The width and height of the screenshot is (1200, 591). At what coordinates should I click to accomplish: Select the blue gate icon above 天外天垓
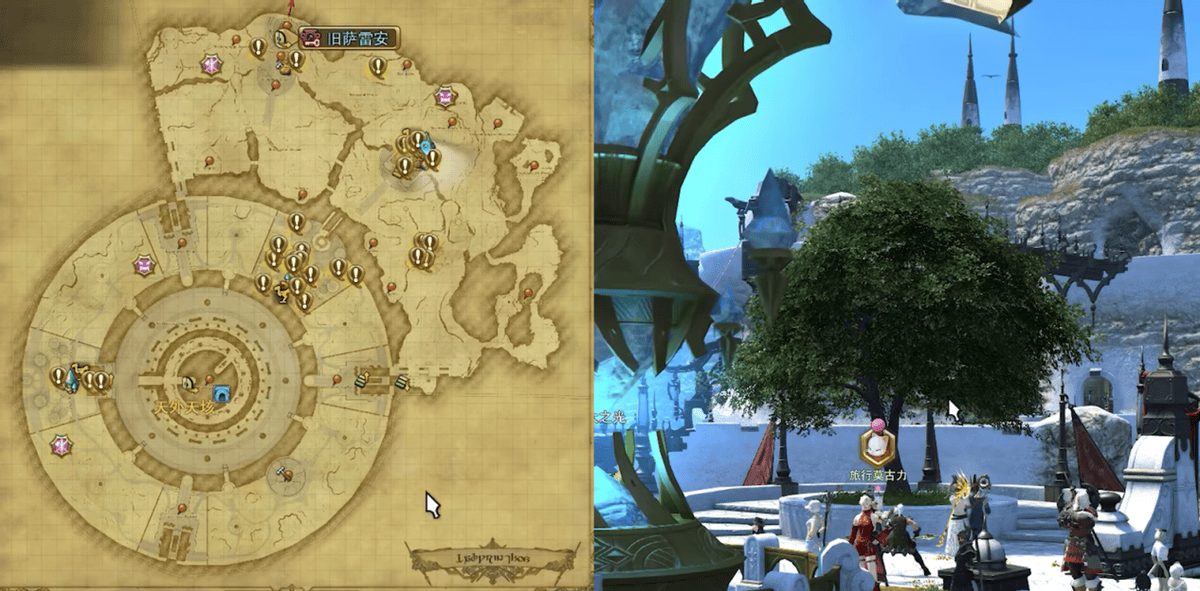pyautogui.click(x=220, y=393)
